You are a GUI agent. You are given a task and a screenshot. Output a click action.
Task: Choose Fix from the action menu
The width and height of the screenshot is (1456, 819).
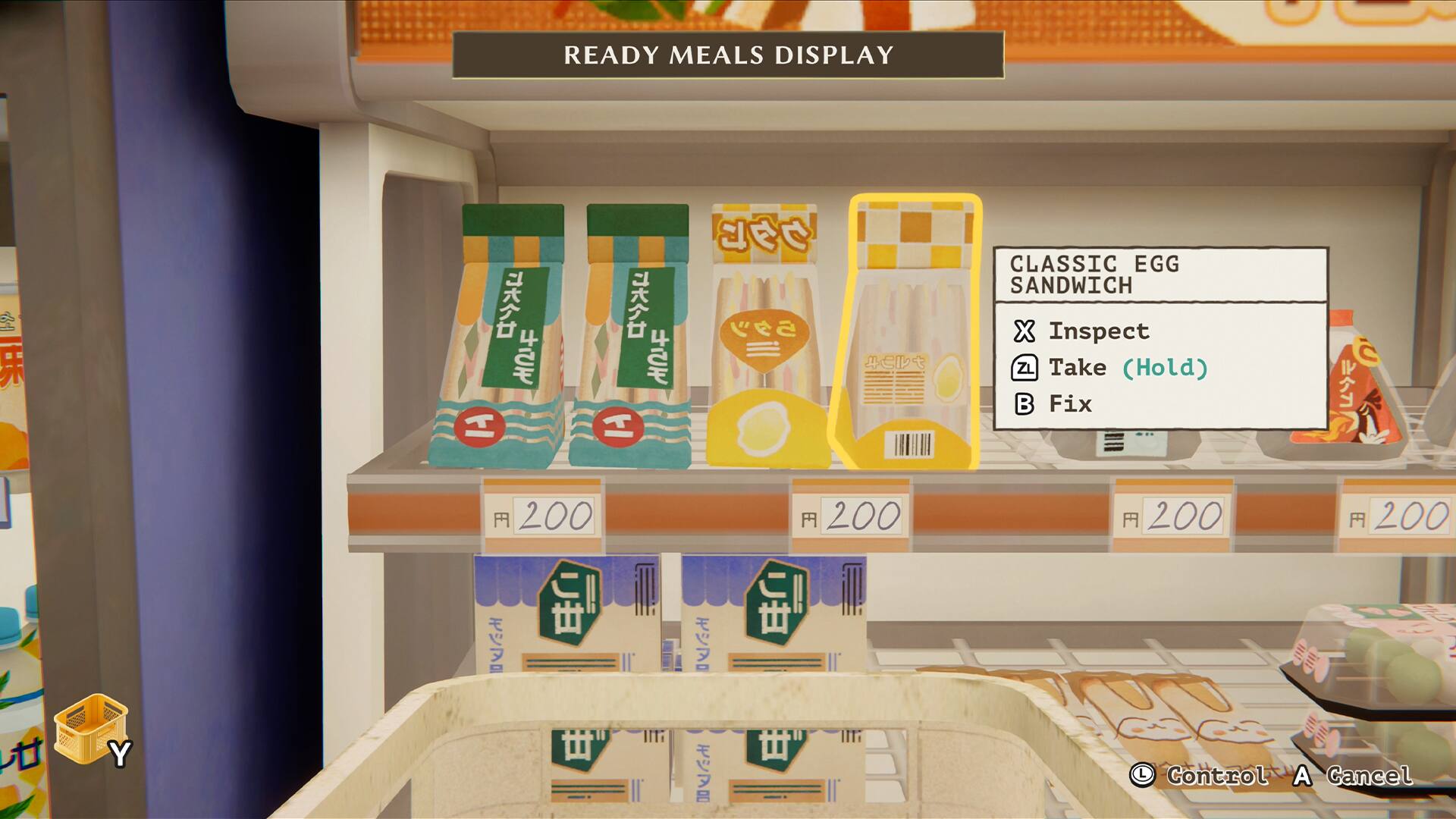click(1072, 403)
